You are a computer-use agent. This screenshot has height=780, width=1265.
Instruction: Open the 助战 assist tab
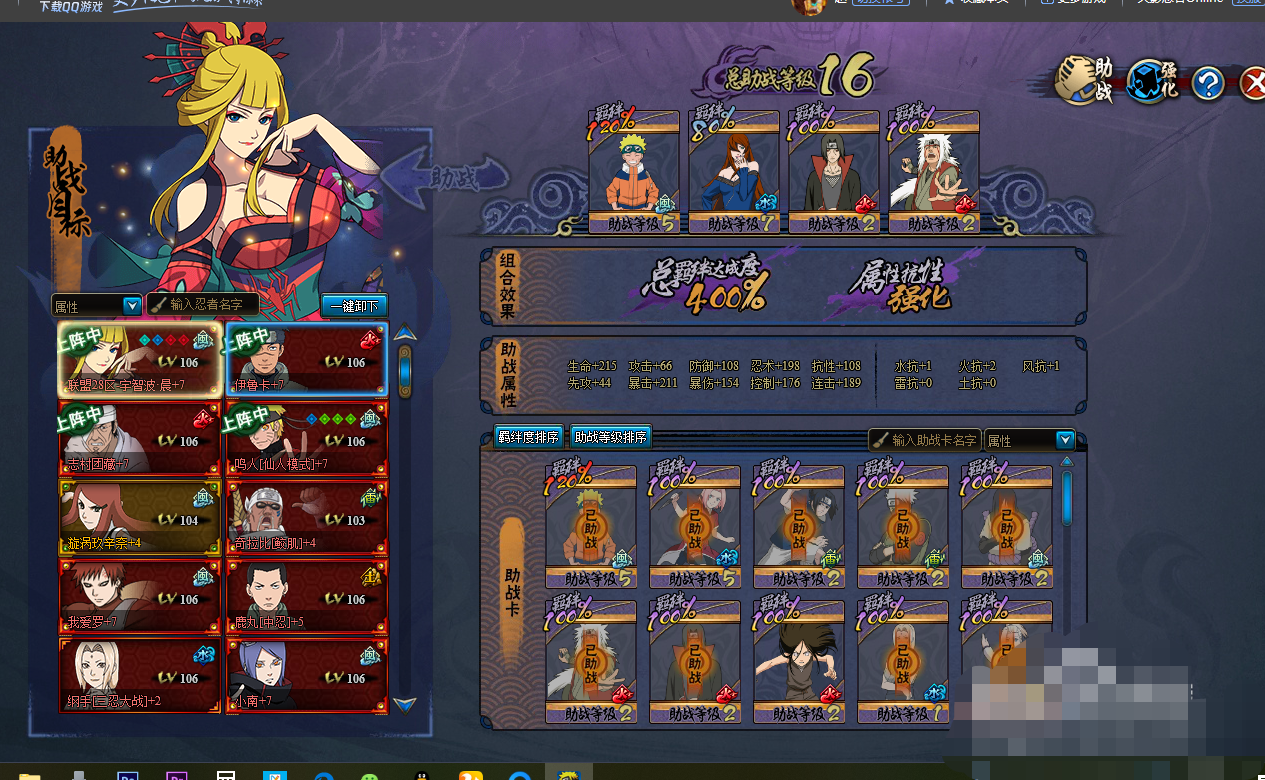coord(1085,80)
